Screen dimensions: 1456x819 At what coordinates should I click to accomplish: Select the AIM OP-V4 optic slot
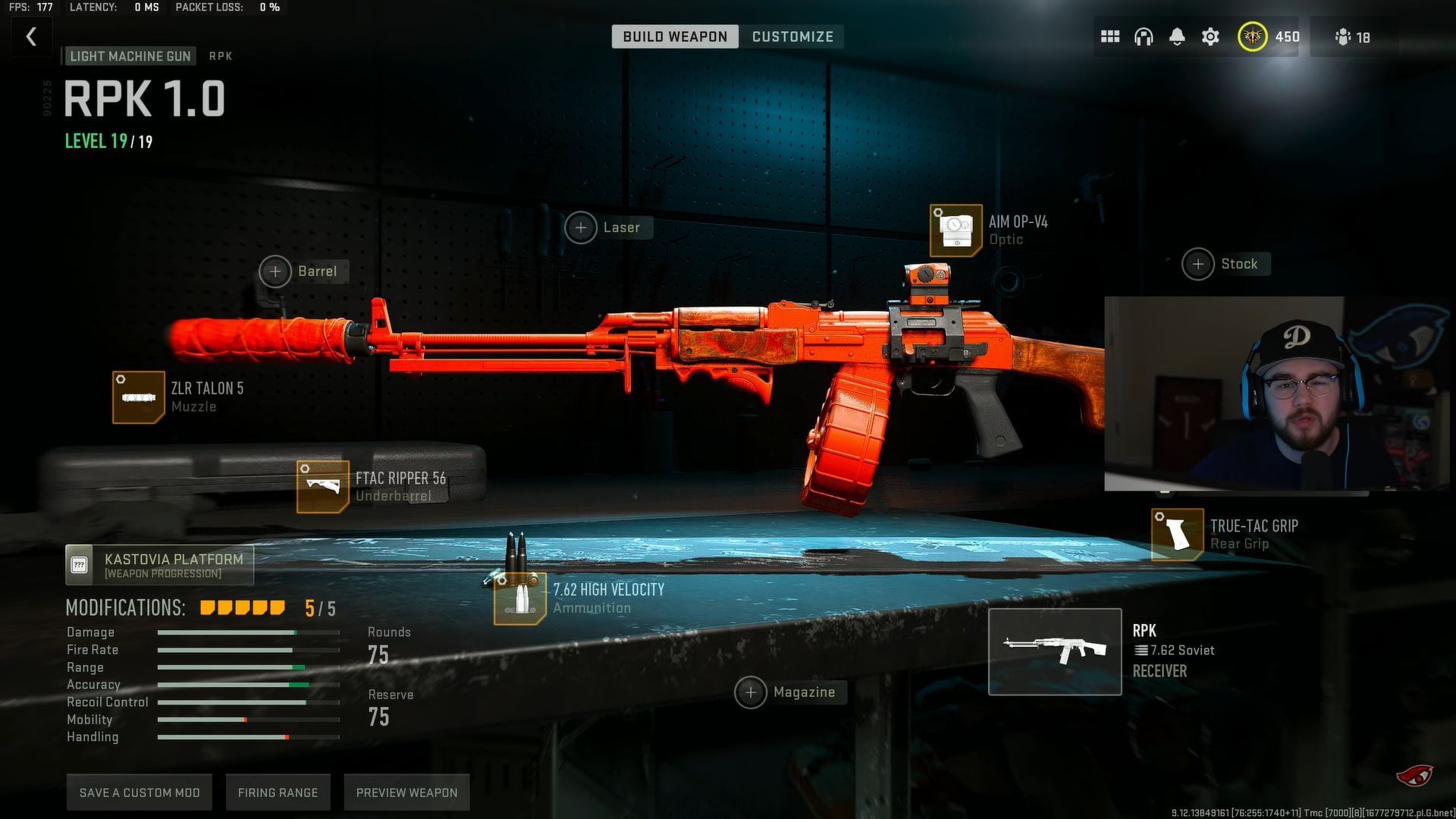(955, 230)
